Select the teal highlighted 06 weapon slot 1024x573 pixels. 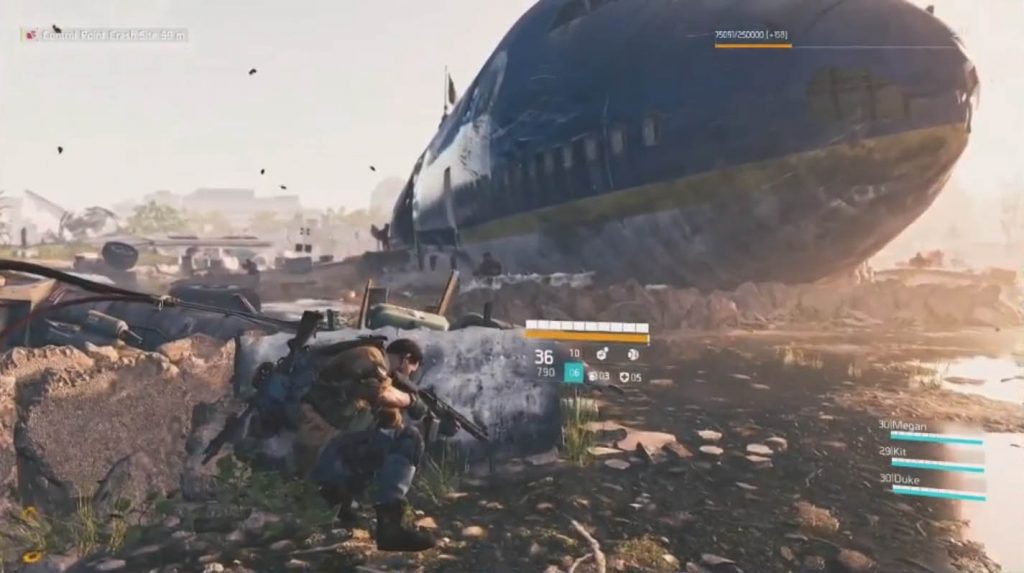574,373
